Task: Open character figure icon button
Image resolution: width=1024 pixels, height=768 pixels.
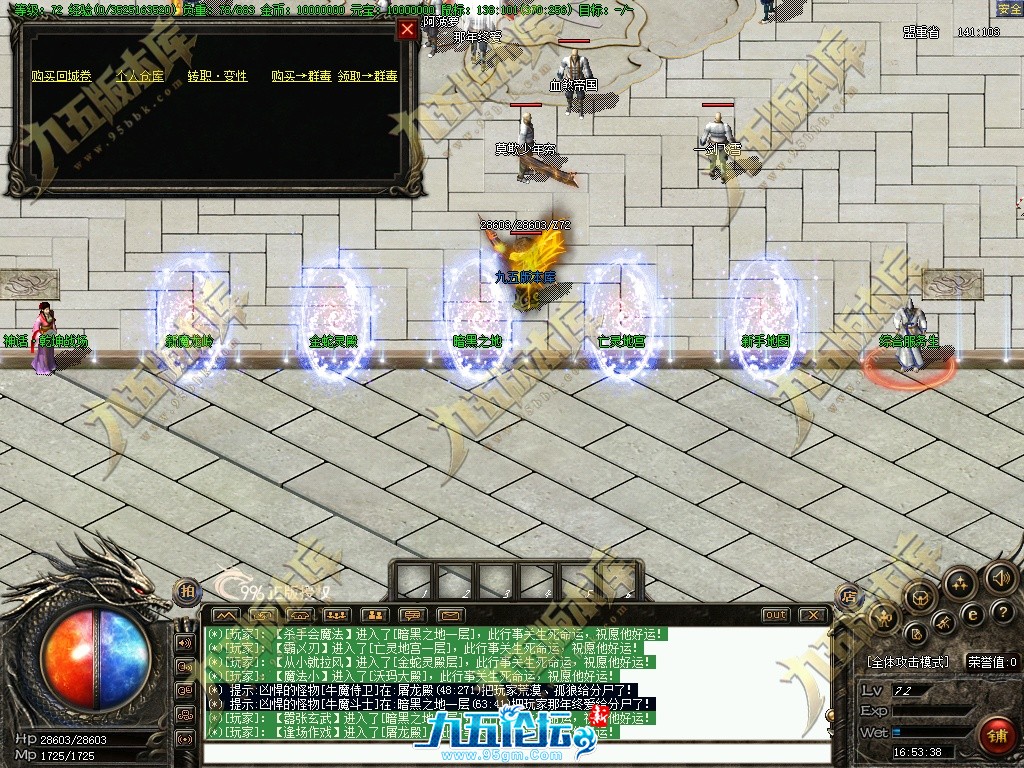Action: (885, 618)
